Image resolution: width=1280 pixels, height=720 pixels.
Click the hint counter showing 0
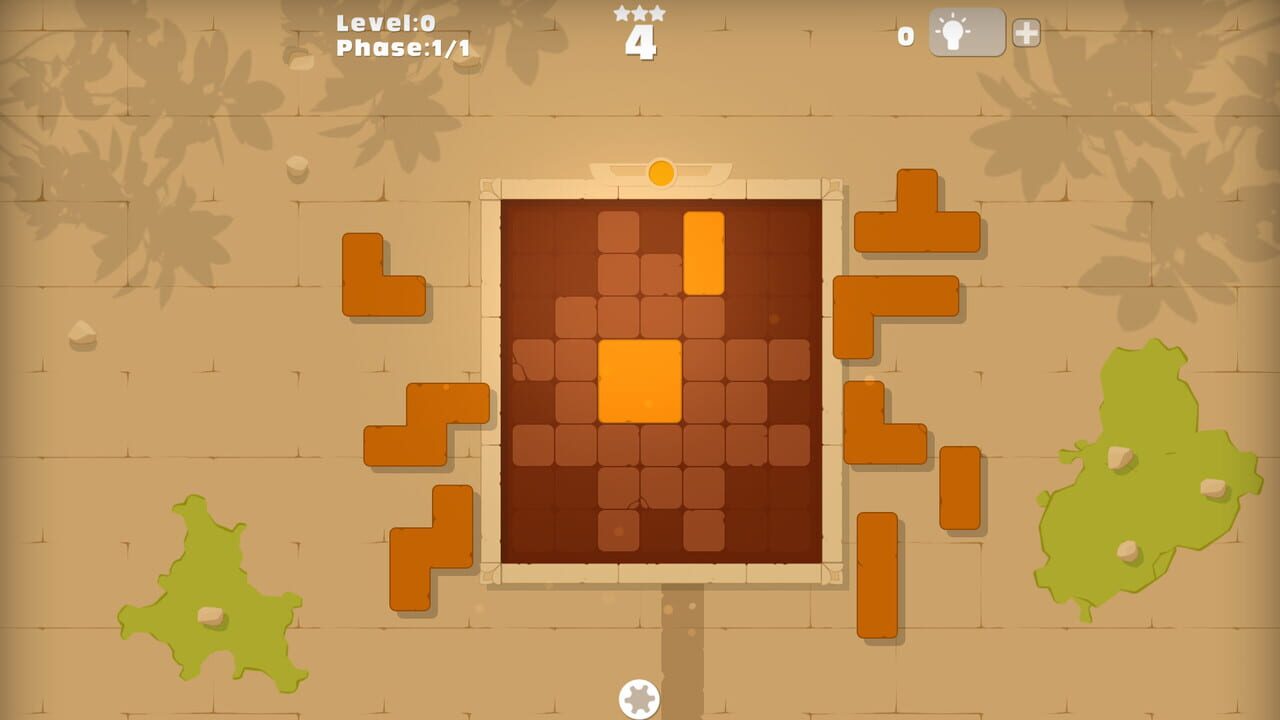tap(905, 33)
